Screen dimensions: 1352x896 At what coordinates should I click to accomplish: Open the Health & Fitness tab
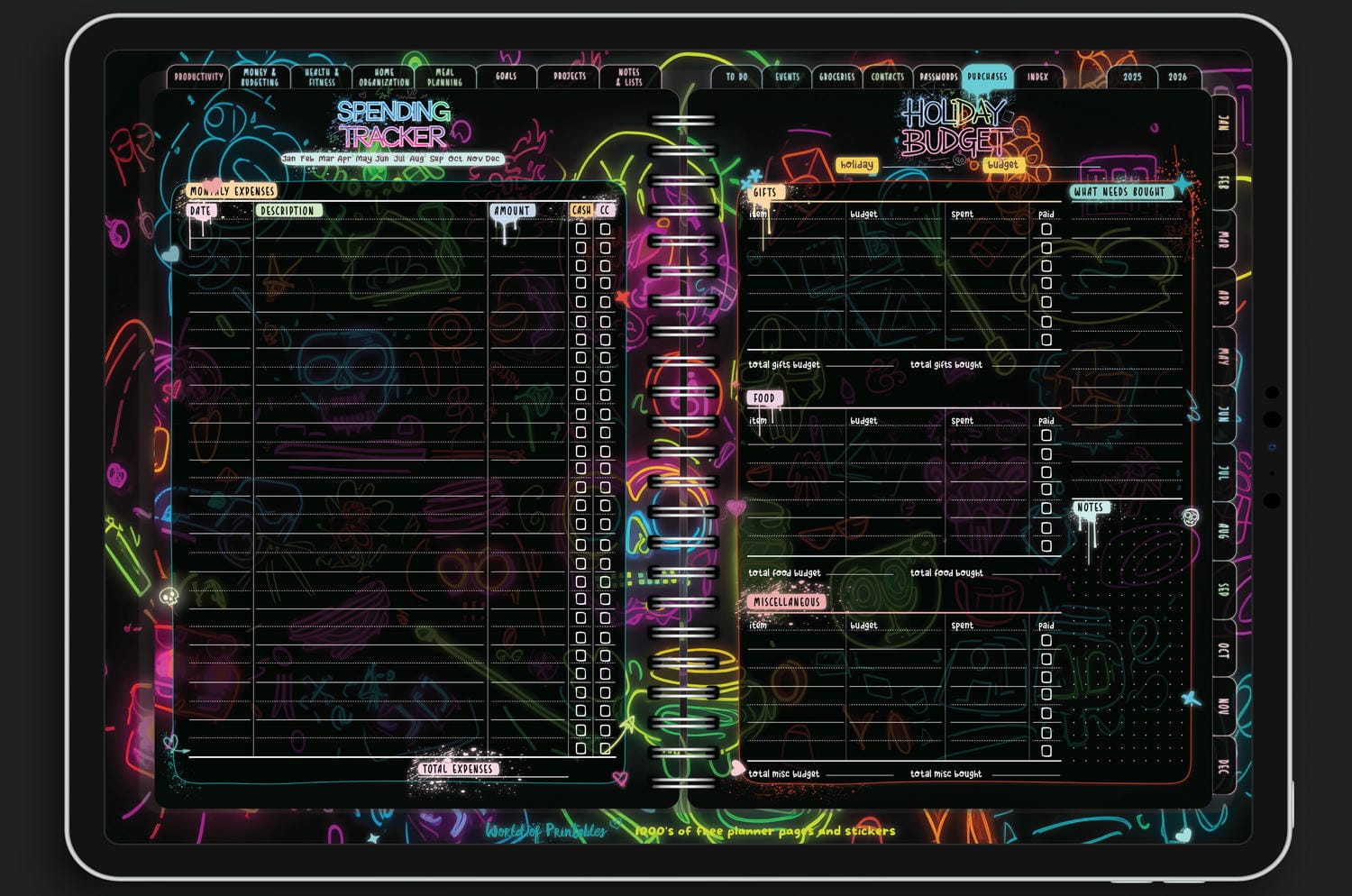322,78
